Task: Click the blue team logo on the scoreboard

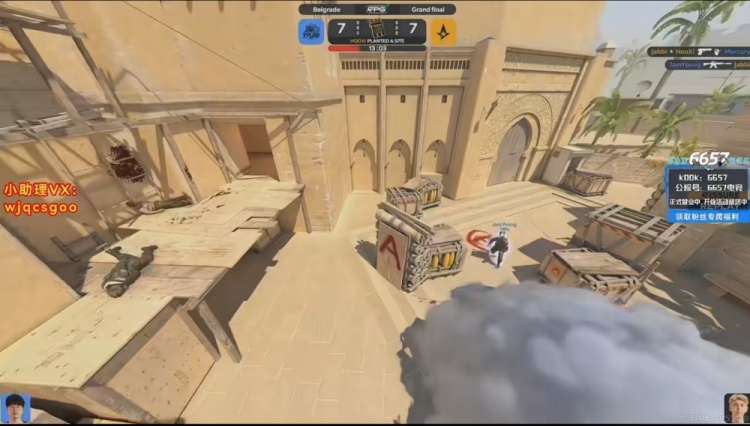Action: tap(312, 31)
